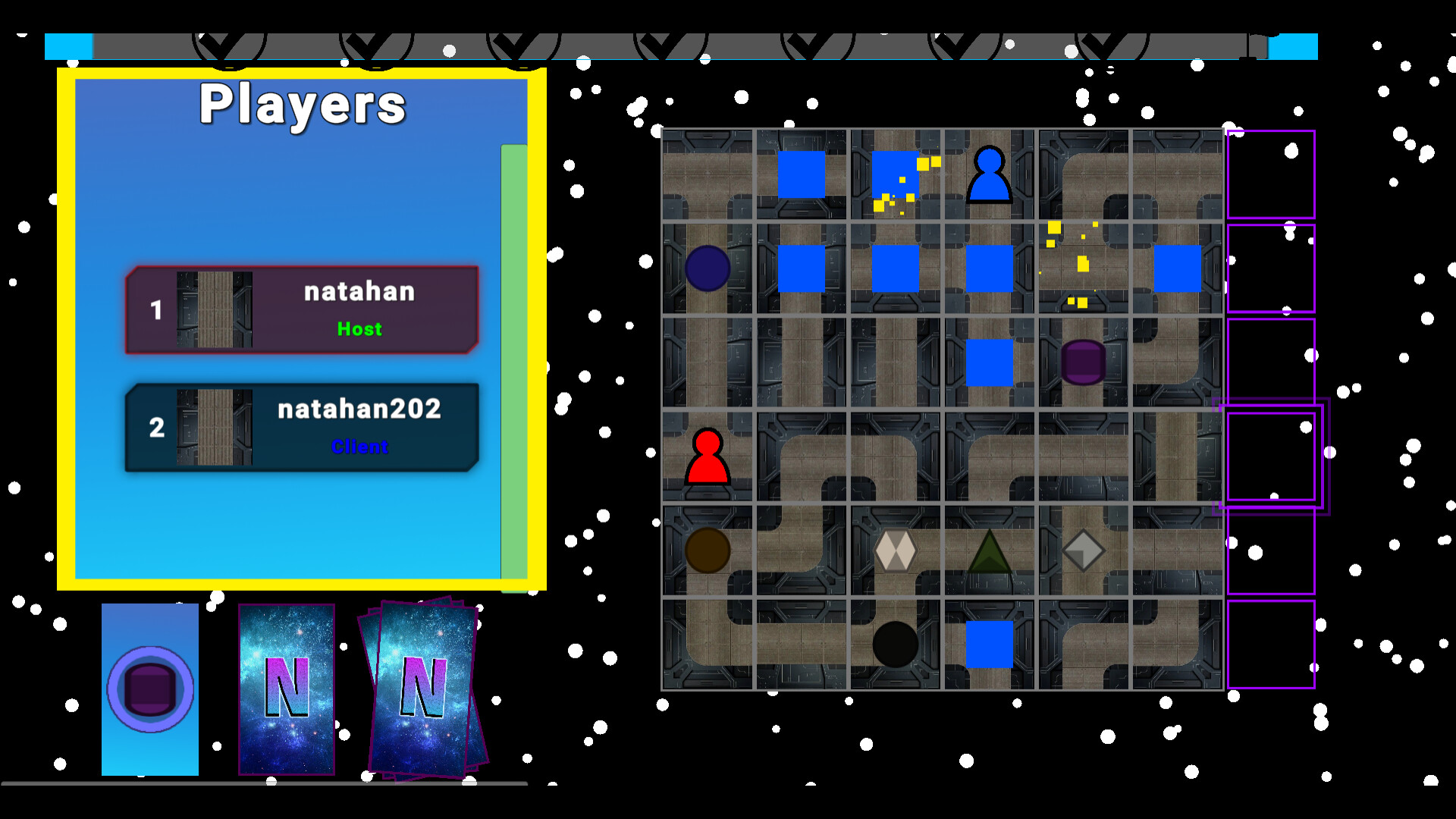Viewport: 1456px width, 819px height.
Task: Open the bottom purple slot panel
Action: tap(1272, 643)
